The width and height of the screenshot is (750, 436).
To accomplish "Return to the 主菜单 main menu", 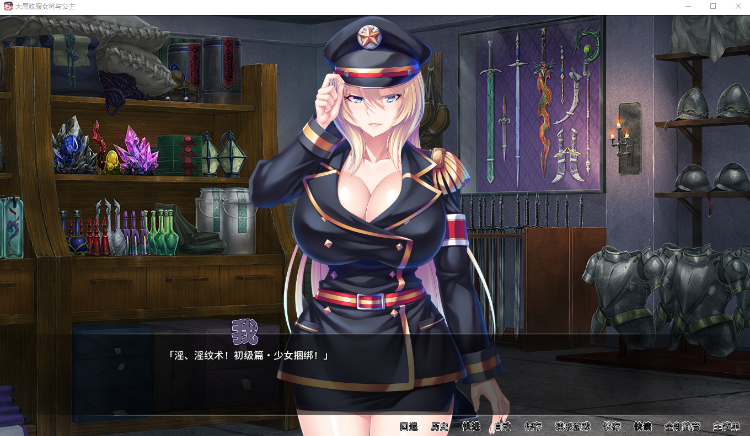I will pos(728,426).
